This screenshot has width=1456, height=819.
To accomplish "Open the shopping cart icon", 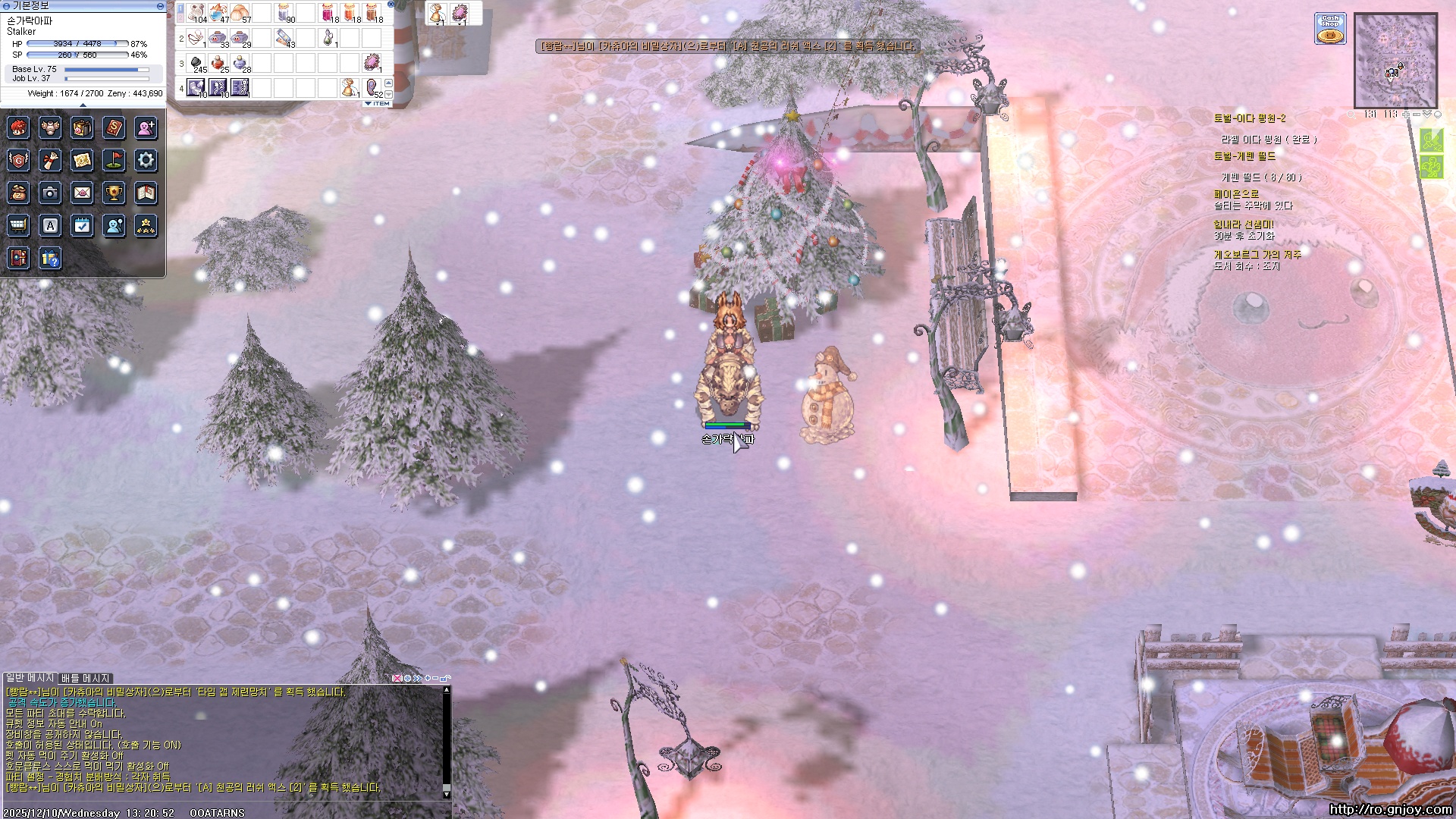I will coord(18,225).
